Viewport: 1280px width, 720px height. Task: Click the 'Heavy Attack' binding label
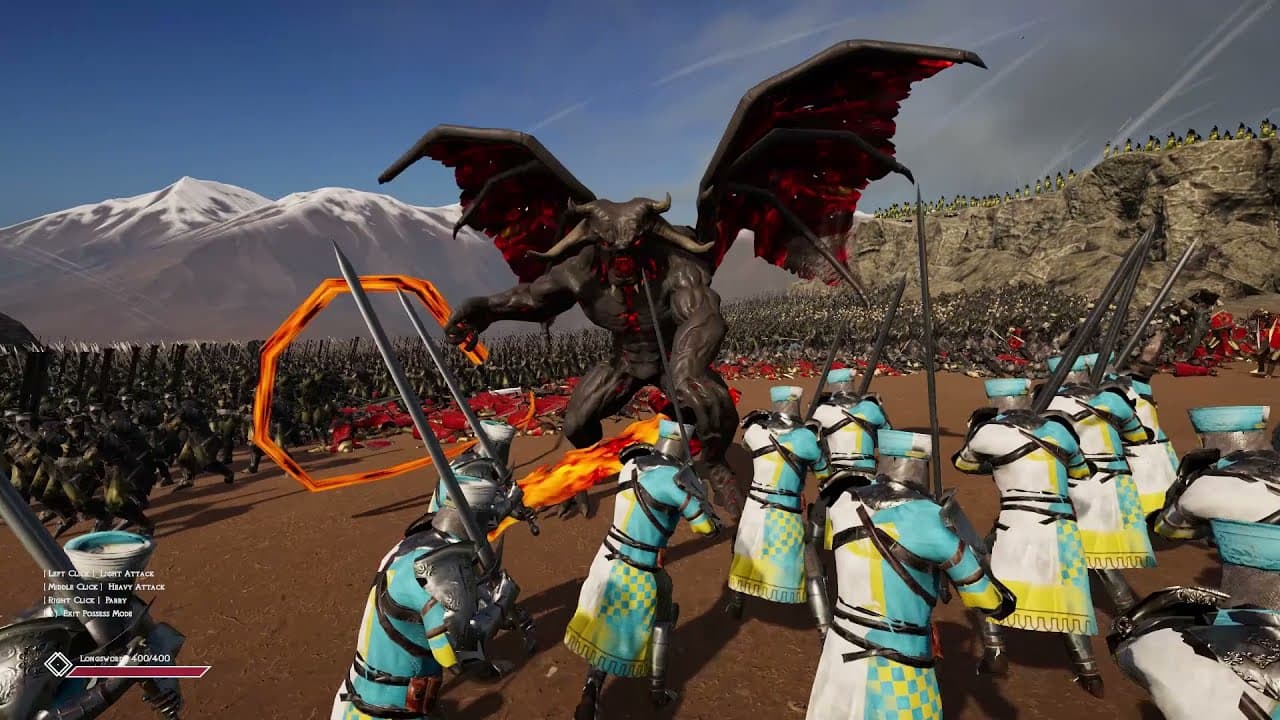136,587
